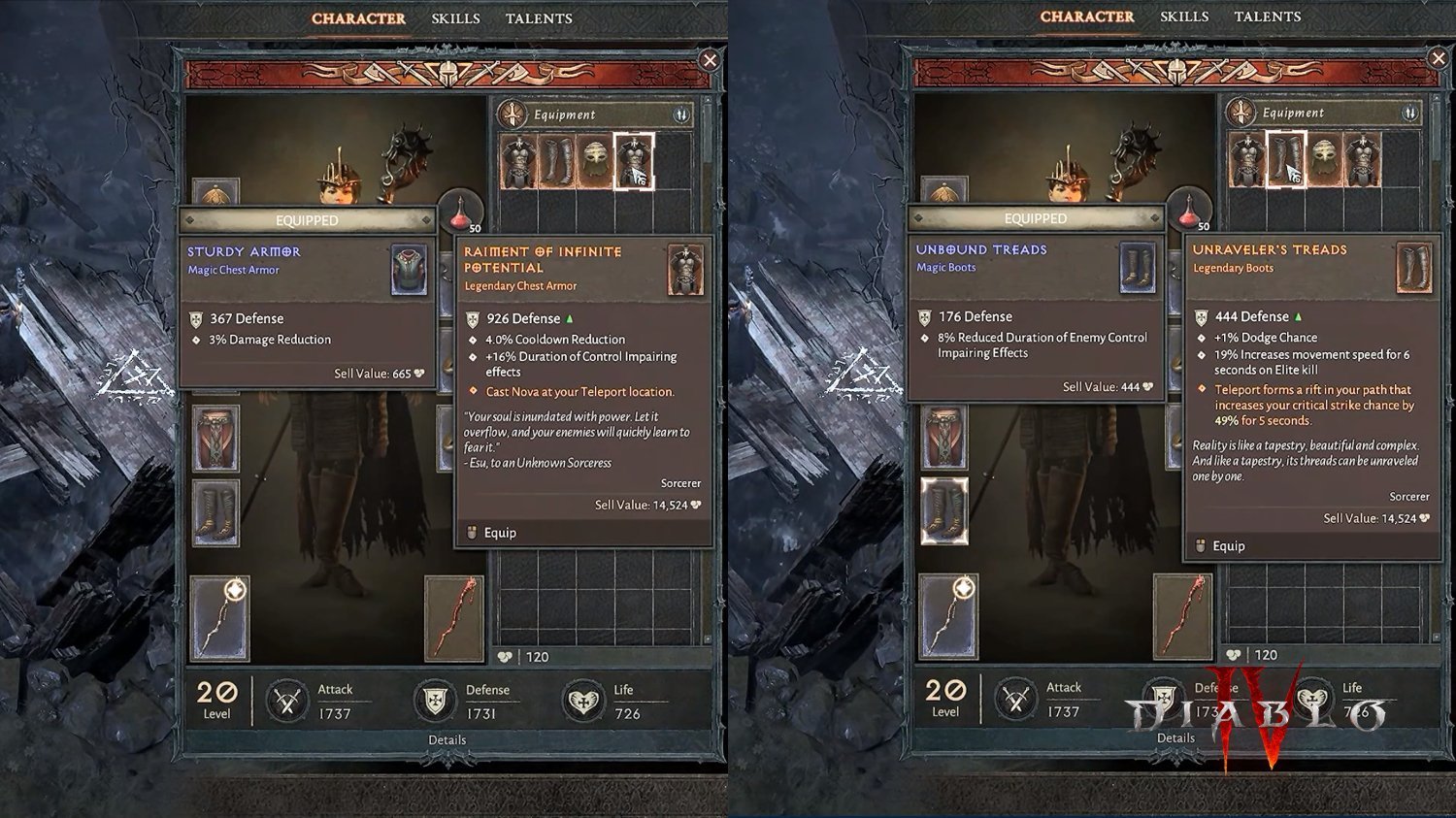The height and width of the screenshot is (818, 1456).
Task: Equip the Unraveler's Treads legendary boots
Action: coord(1228,546)
